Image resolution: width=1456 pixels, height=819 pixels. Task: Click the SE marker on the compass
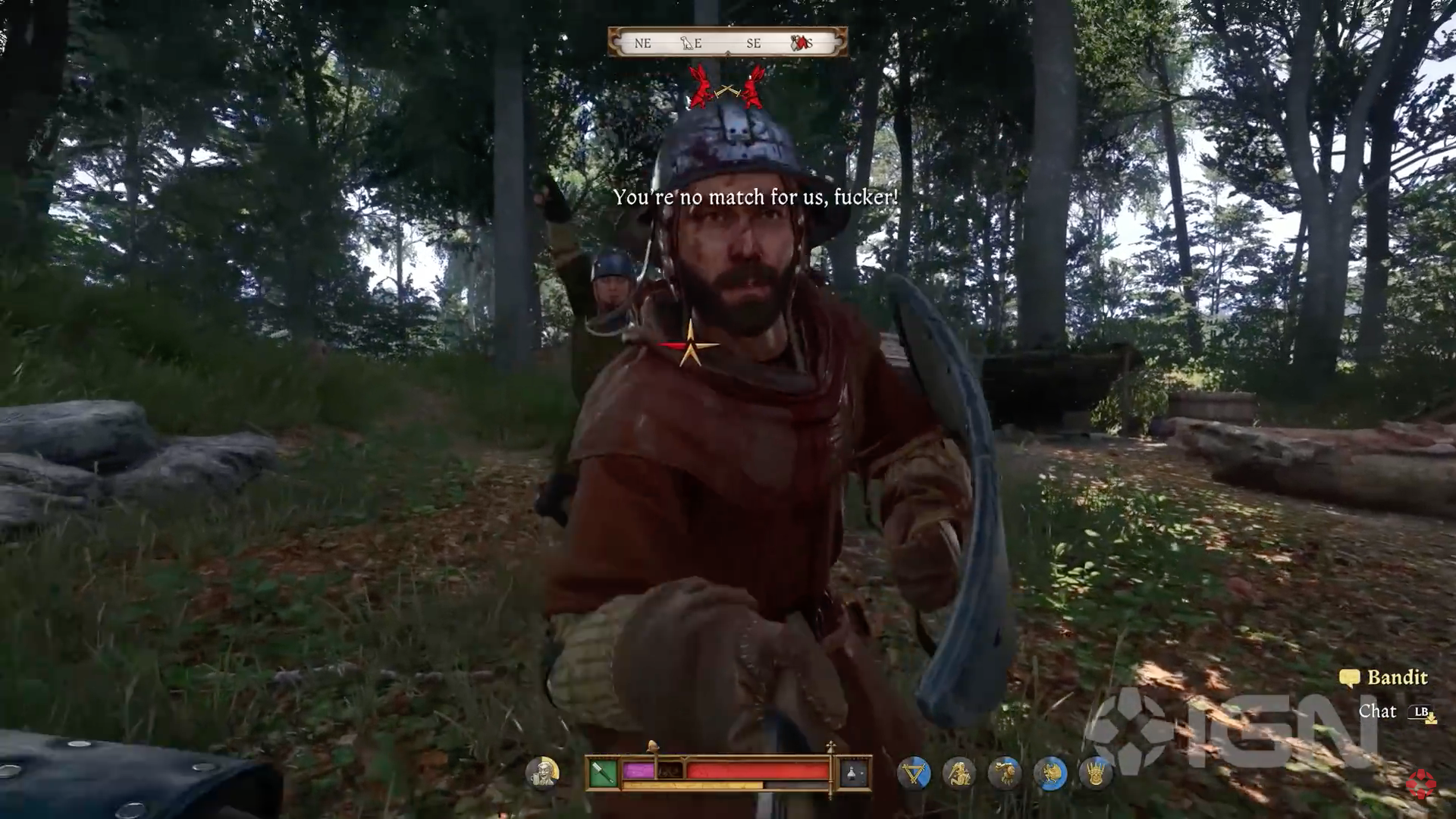click(x=754, y=43)
